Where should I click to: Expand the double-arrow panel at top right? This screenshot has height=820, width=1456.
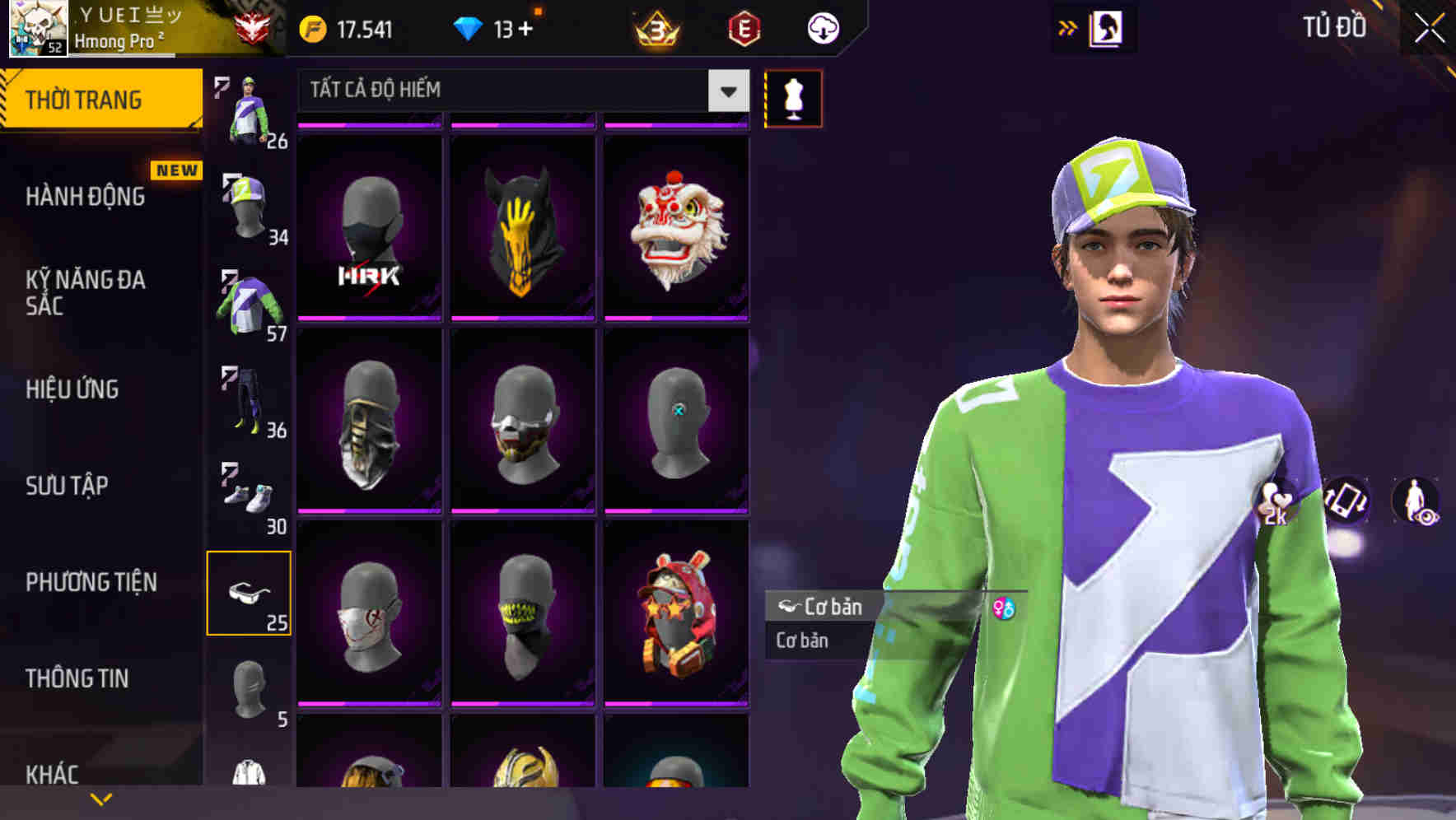(1066, 26)
